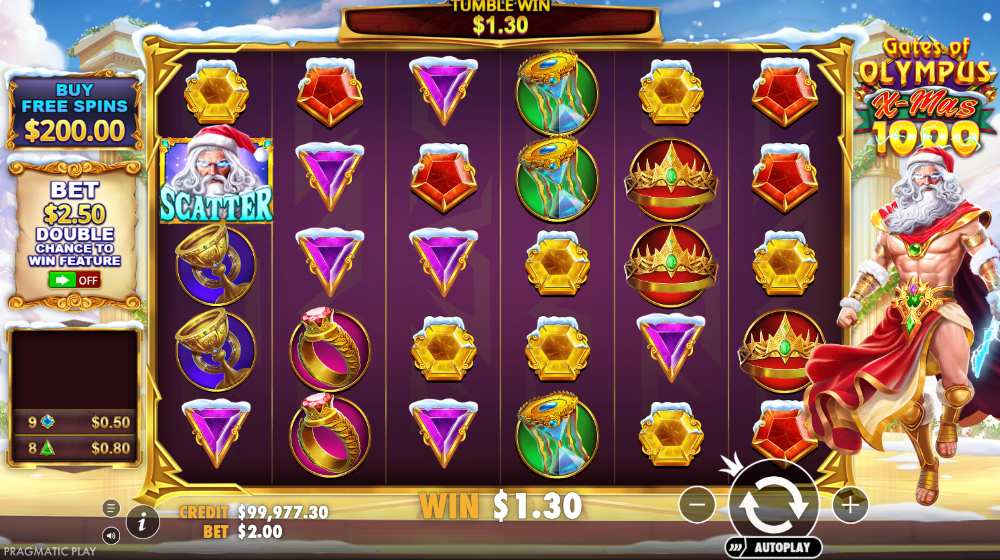Viewport: 1000px width, 560px height.
Task: Open the Autoplay options
Action: click(x=773, y=549)
